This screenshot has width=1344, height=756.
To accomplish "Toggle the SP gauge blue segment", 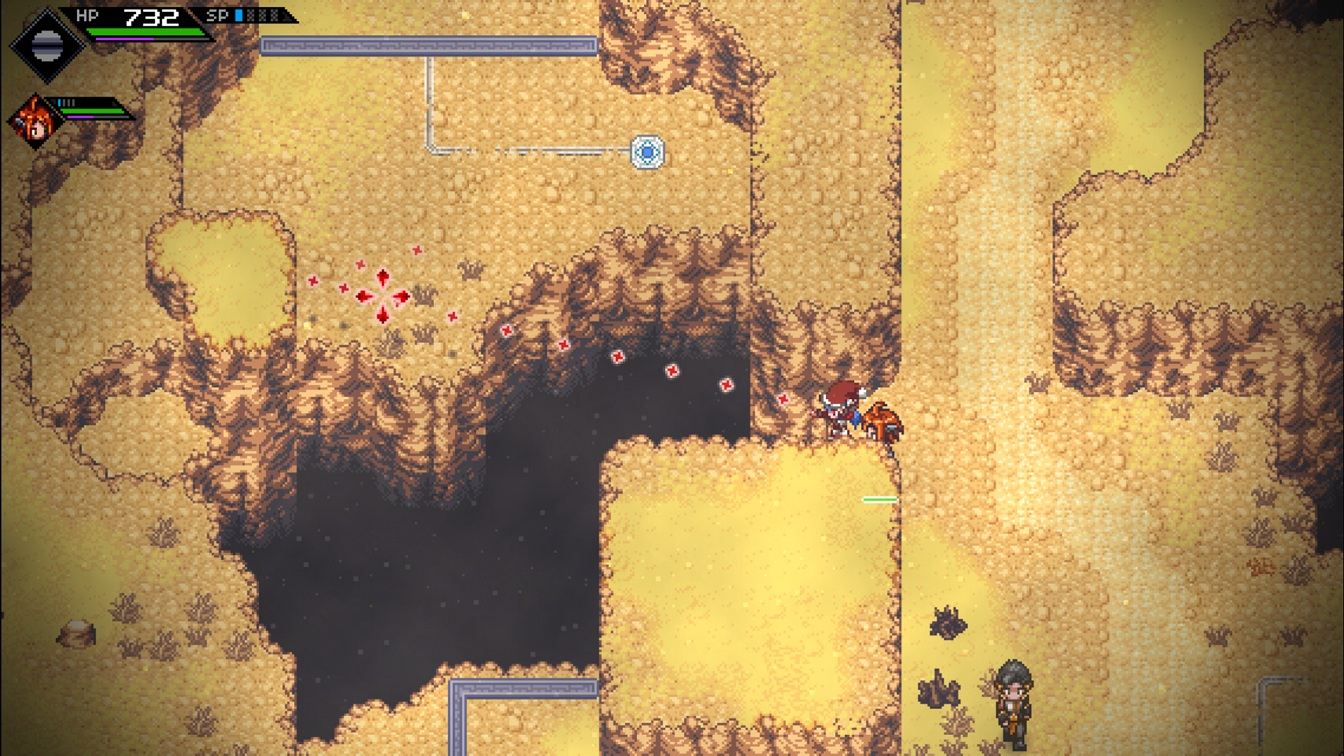I will point(238,16).
